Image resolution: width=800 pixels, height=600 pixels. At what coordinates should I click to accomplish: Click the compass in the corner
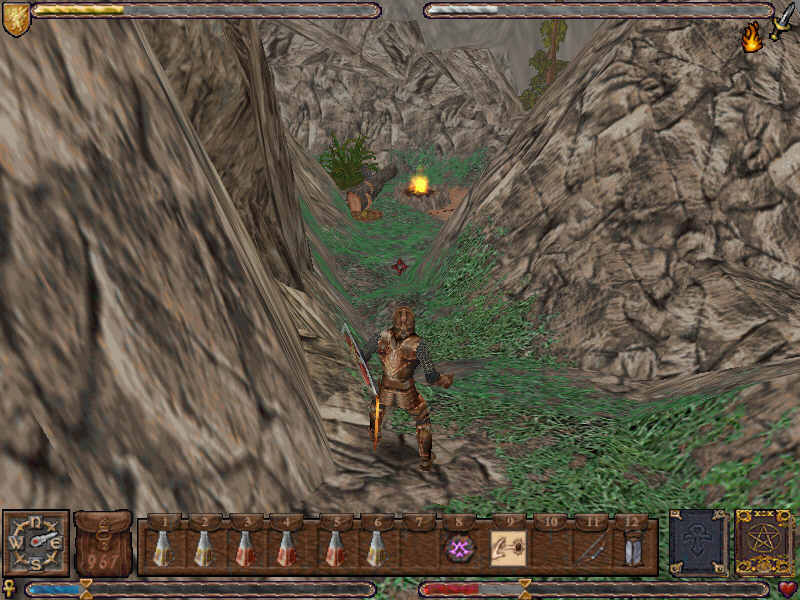click(x=35, y=543)
